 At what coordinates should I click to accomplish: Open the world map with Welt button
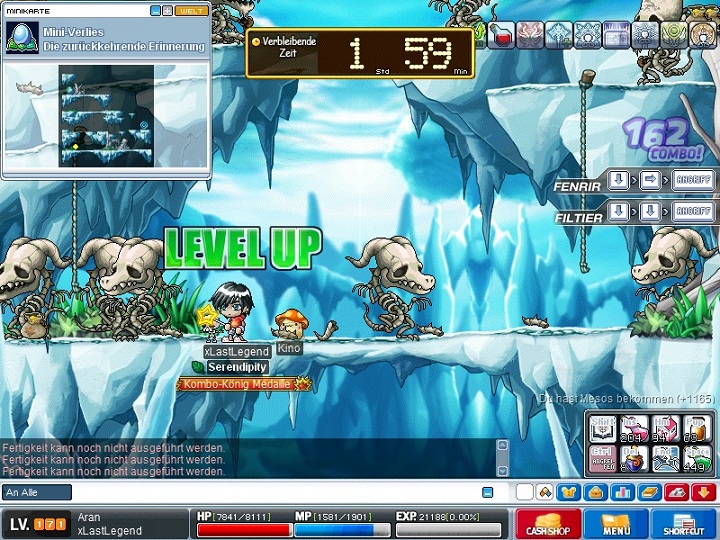190,11
